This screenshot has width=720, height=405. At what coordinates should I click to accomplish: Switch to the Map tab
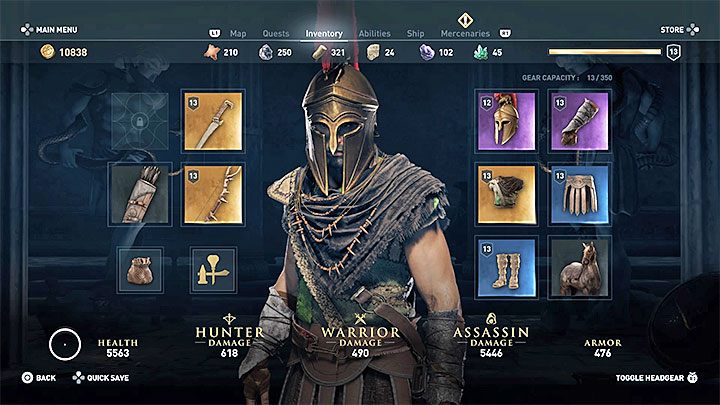point(238,33)
